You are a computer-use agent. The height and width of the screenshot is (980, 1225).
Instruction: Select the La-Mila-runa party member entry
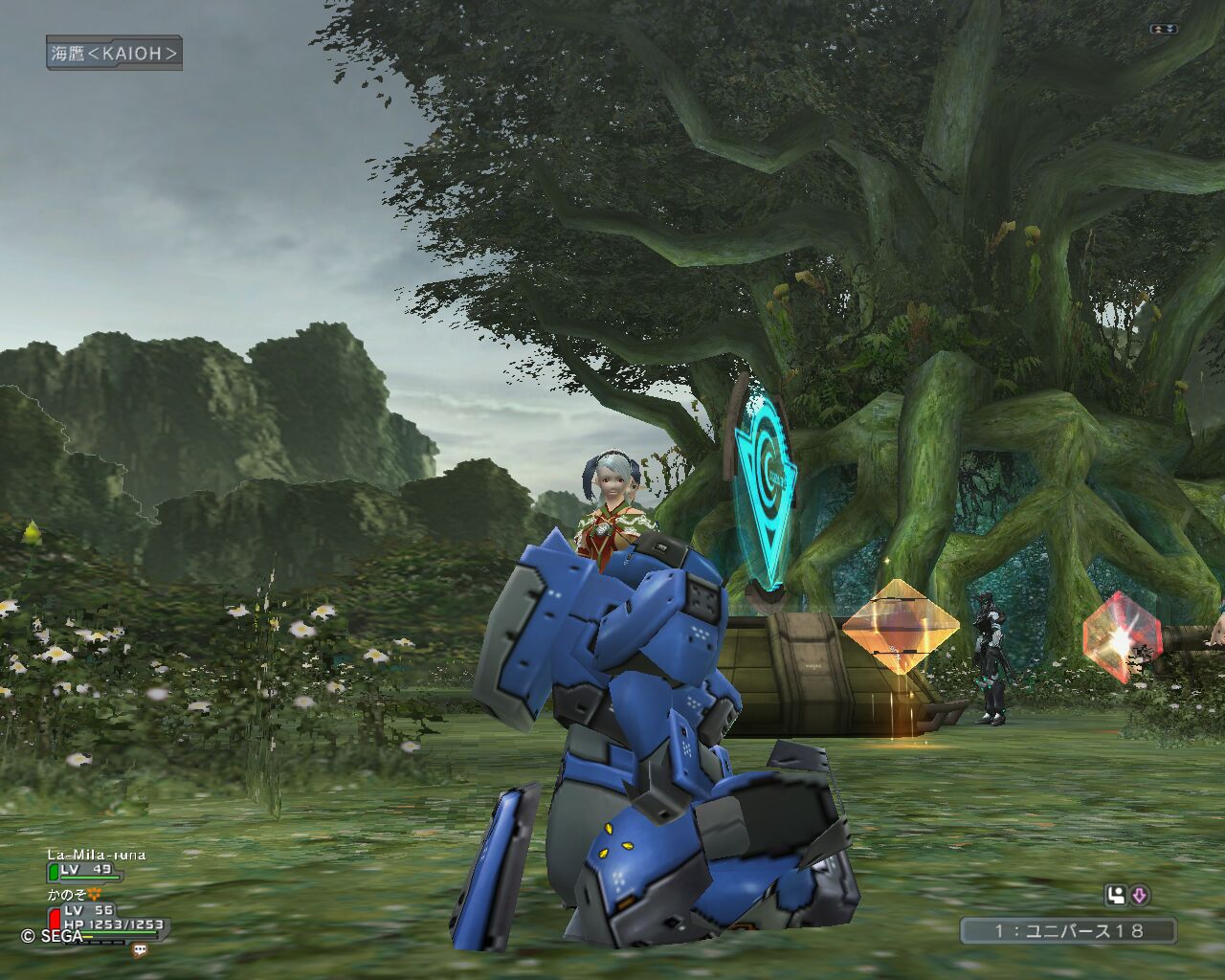click(96, 855)
